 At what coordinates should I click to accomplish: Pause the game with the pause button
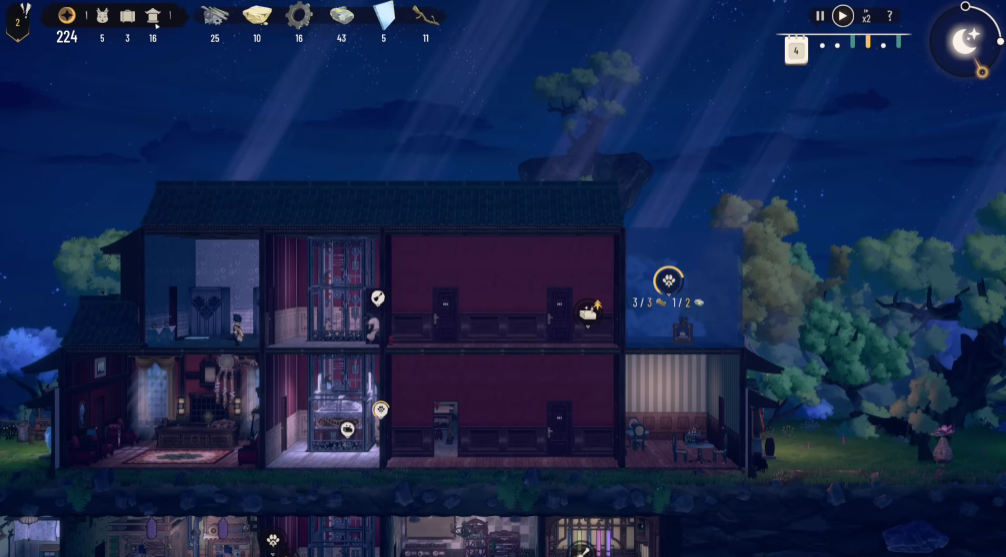pos(820,16)
